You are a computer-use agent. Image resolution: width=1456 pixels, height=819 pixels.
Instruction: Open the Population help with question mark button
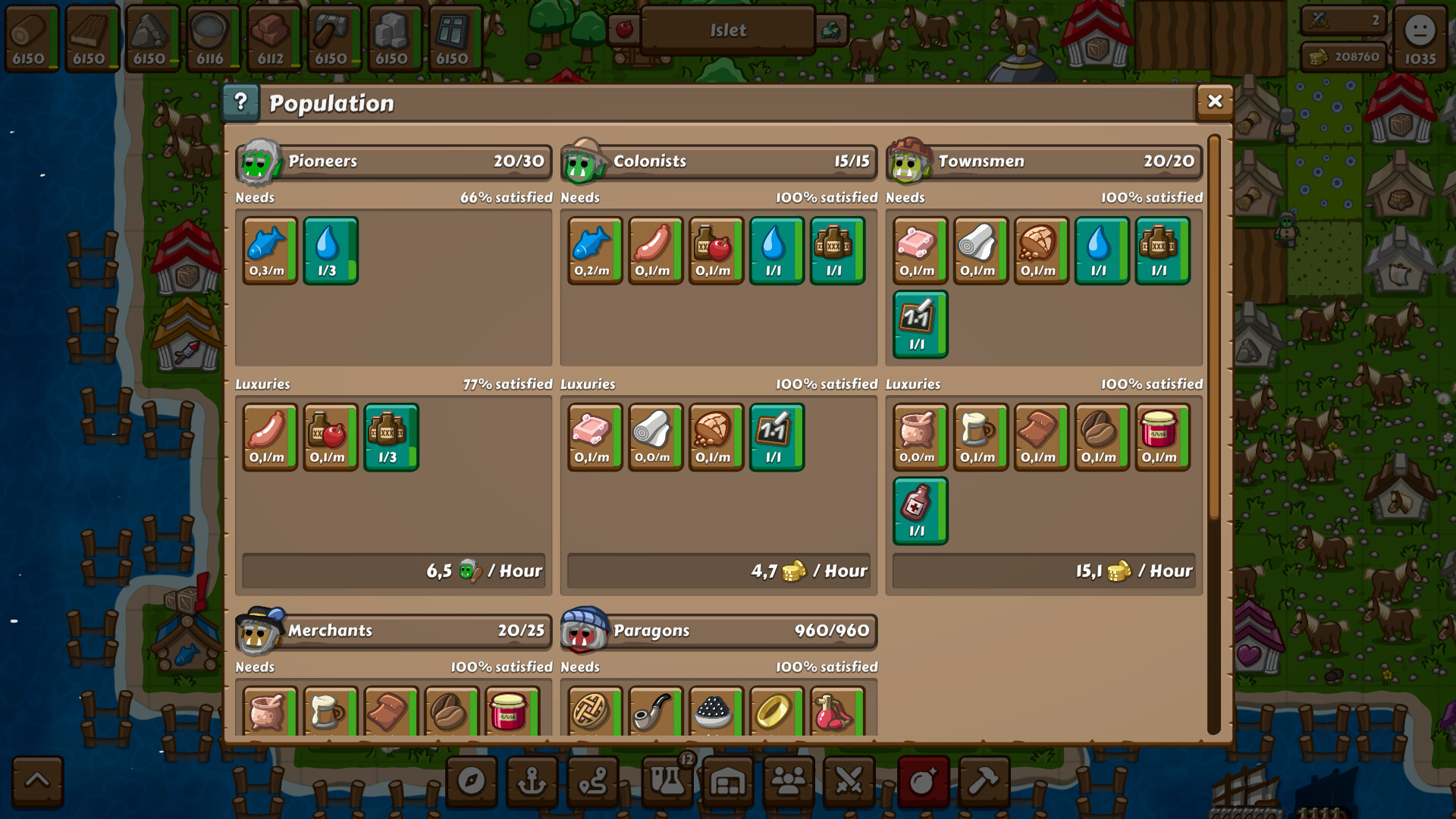click(241, 101)
